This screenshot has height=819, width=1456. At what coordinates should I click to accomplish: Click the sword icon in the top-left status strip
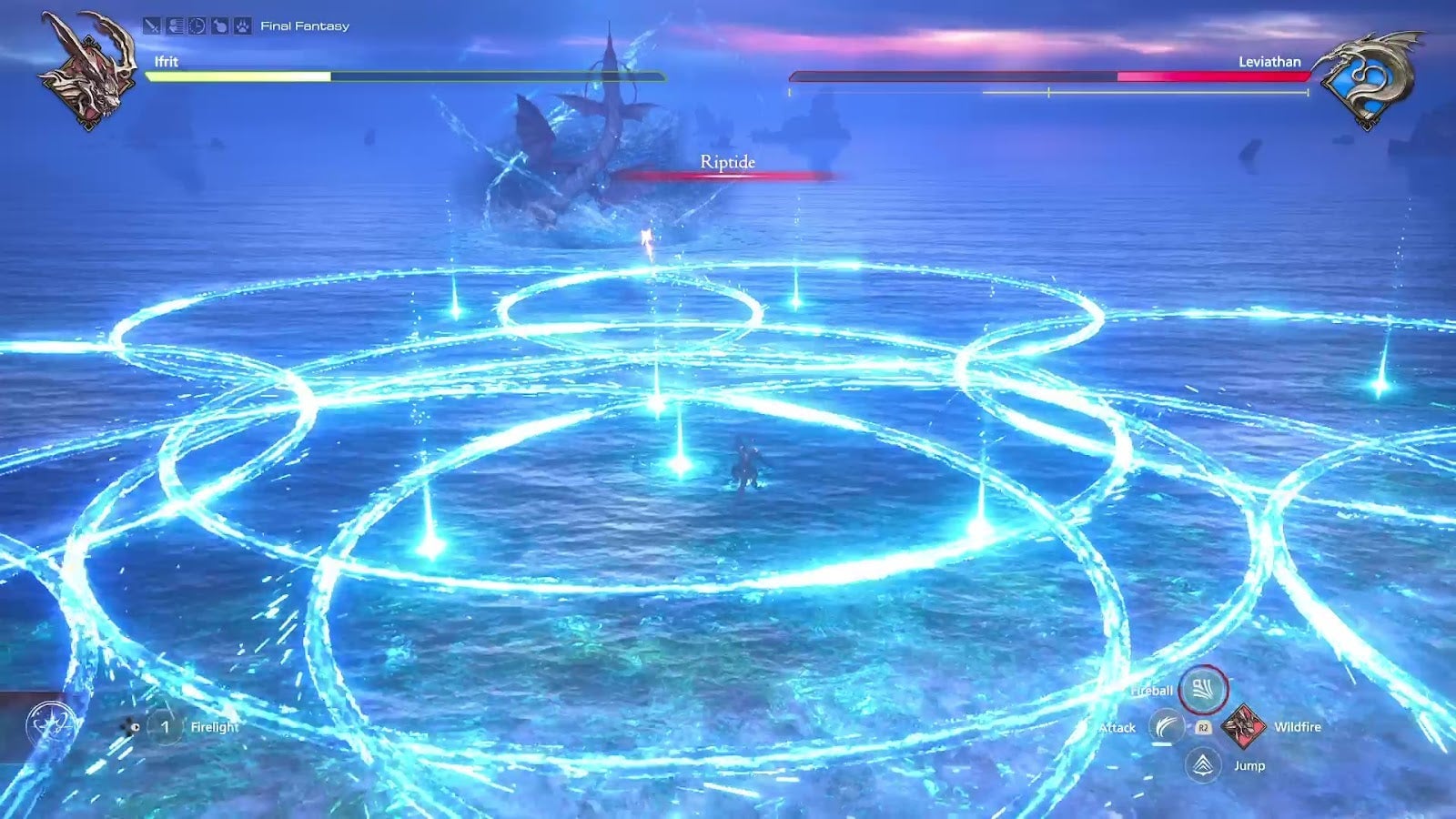coord(152,25)
